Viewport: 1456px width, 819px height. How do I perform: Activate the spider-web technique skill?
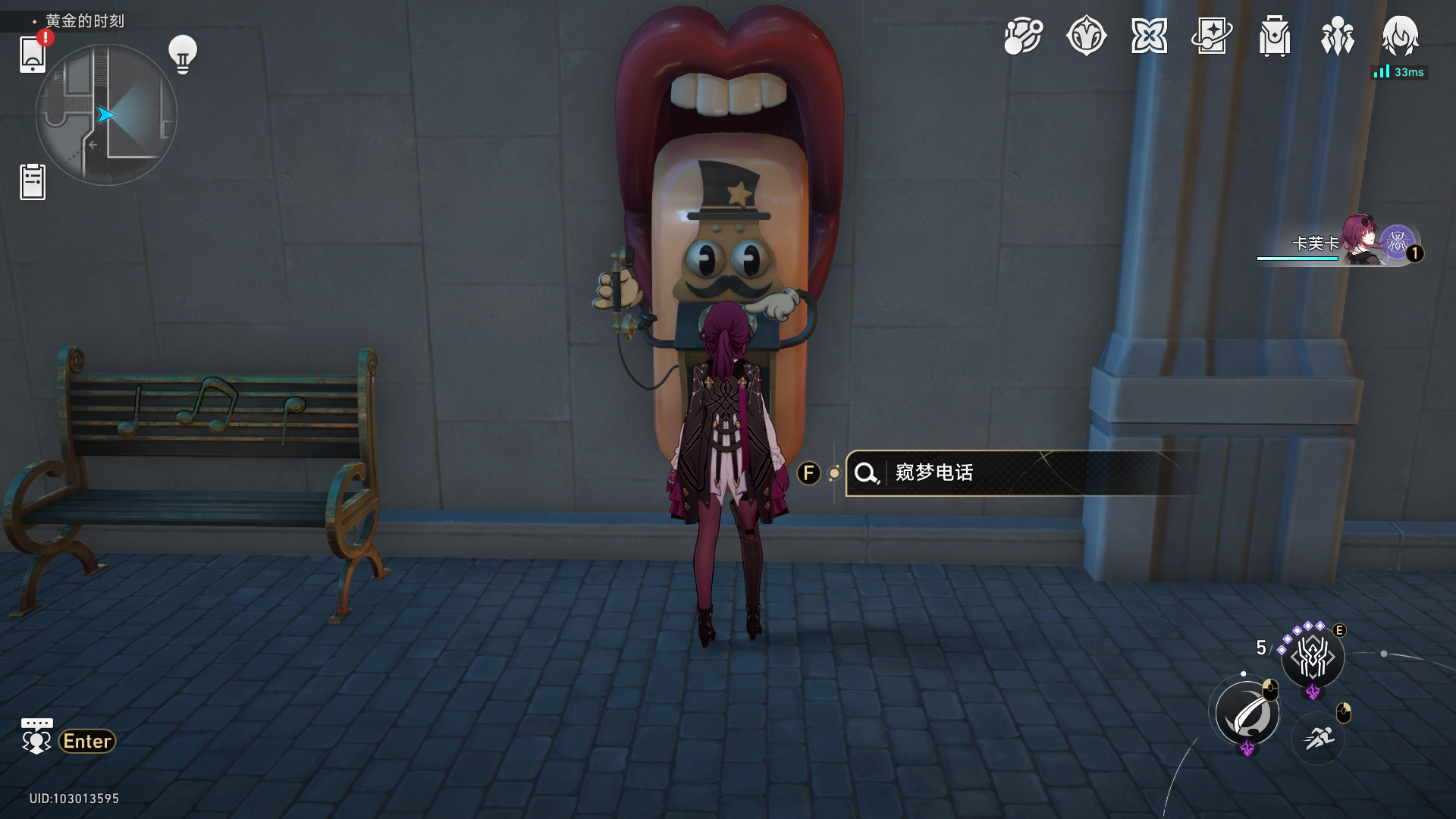coord(1313,657)
